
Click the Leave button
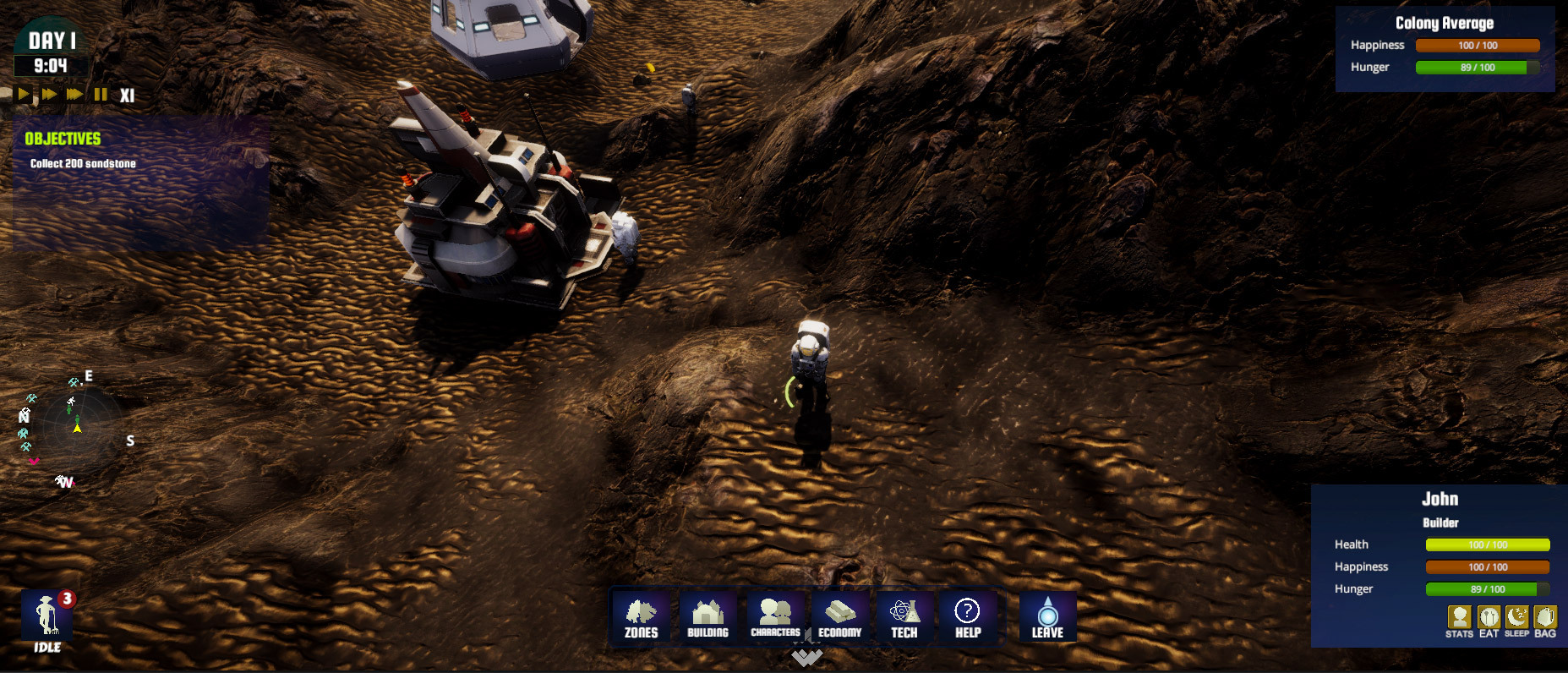pos(1047,617)
